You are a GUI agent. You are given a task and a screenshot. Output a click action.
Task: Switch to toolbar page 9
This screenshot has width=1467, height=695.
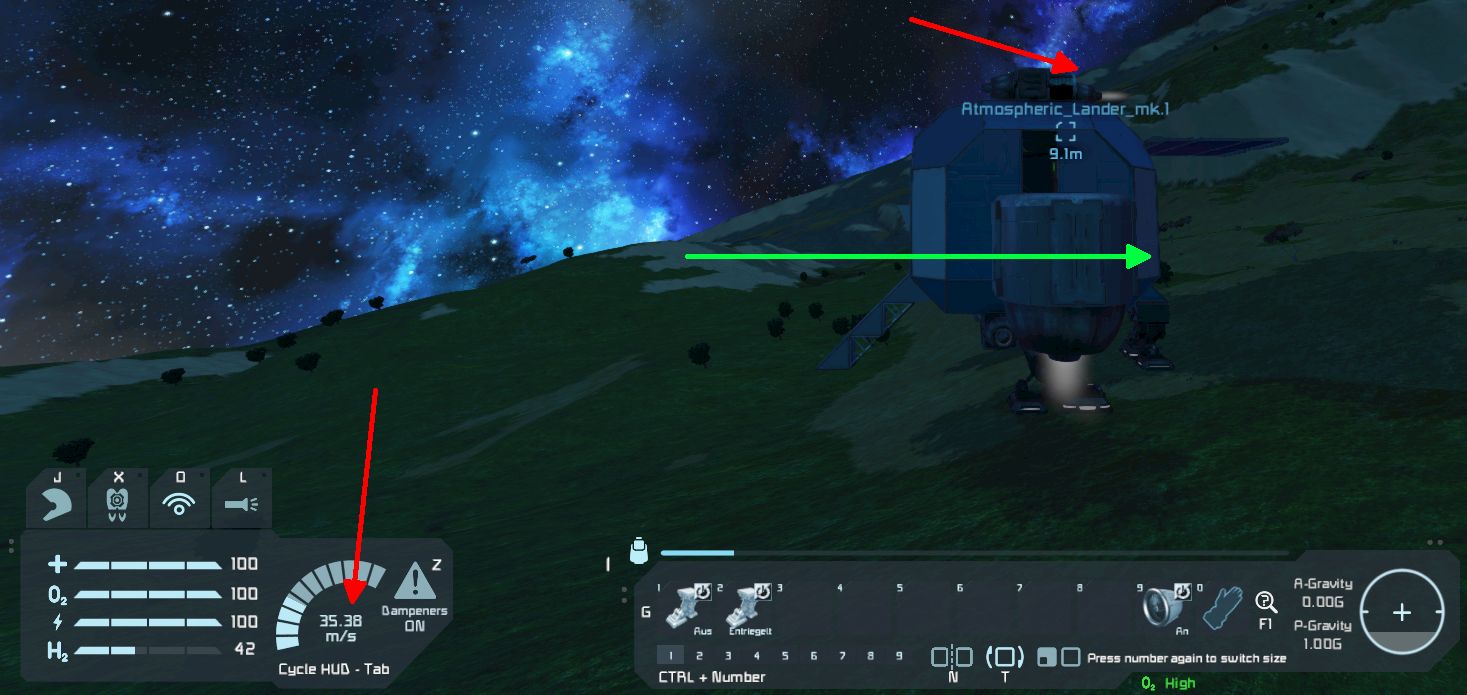900,656
